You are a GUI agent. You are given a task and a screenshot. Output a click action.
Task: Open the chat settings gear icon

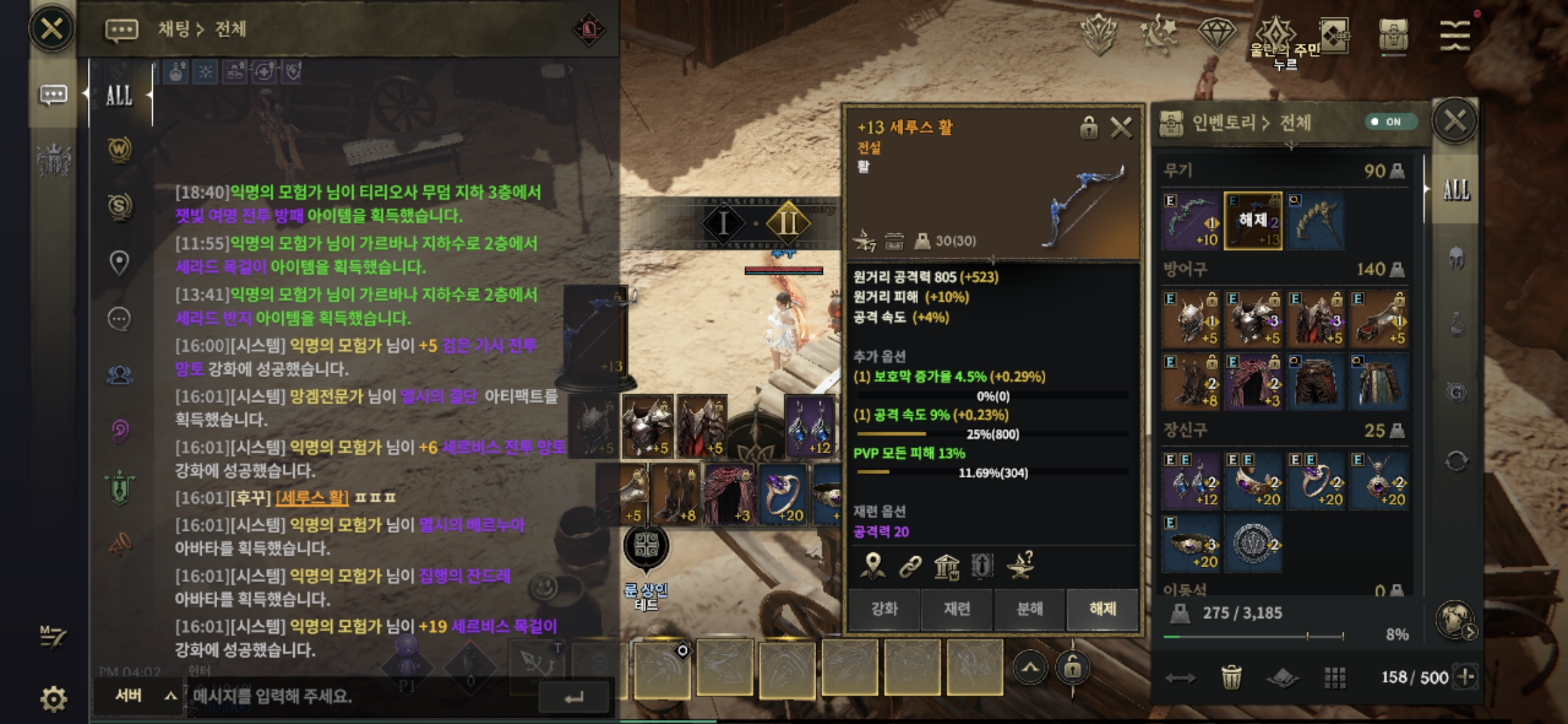click(x=54, y=699)
